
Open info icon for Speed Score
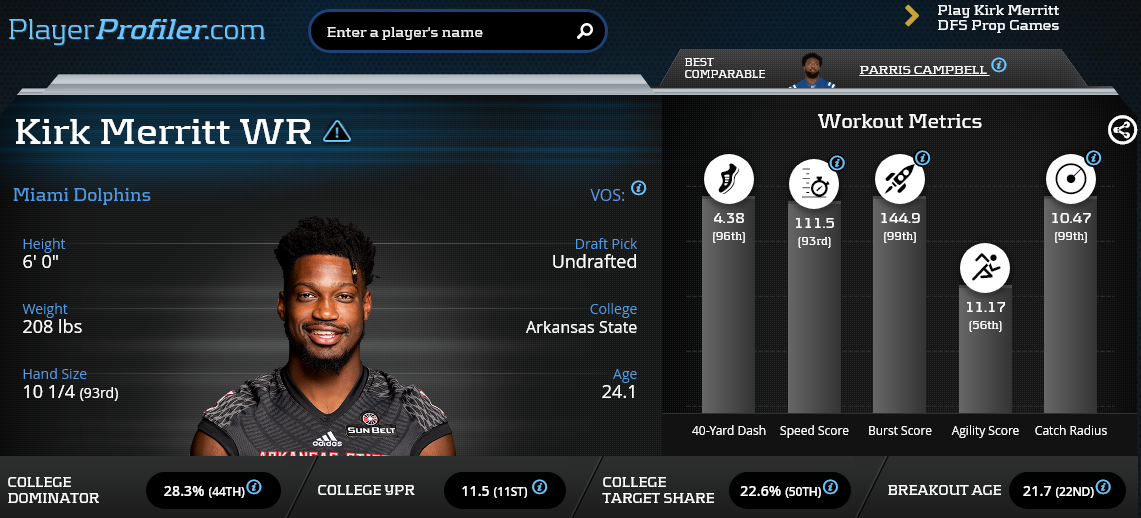(x=837, y=163)
